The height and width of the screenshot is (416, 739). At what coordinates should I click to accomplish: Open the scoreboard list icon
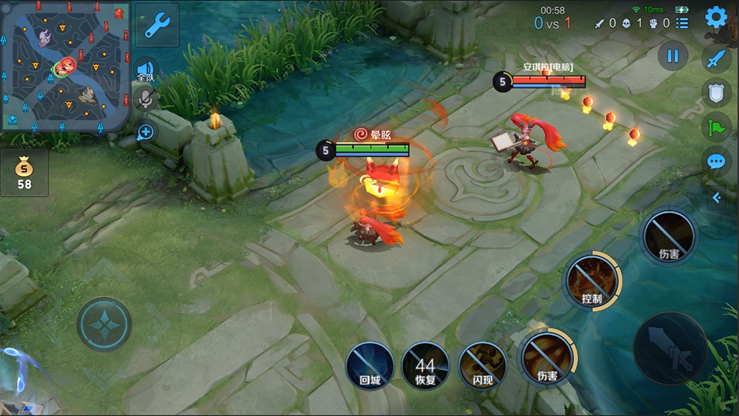point(682,22)
